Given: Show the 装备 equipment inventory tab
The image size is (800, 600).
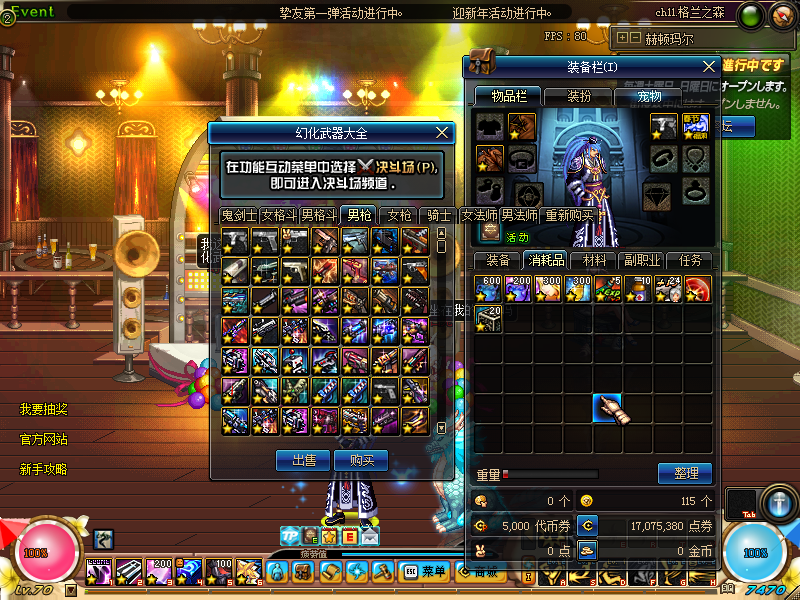Looking at the screenshot, I should pyautogui.click(x=497, y=260).
